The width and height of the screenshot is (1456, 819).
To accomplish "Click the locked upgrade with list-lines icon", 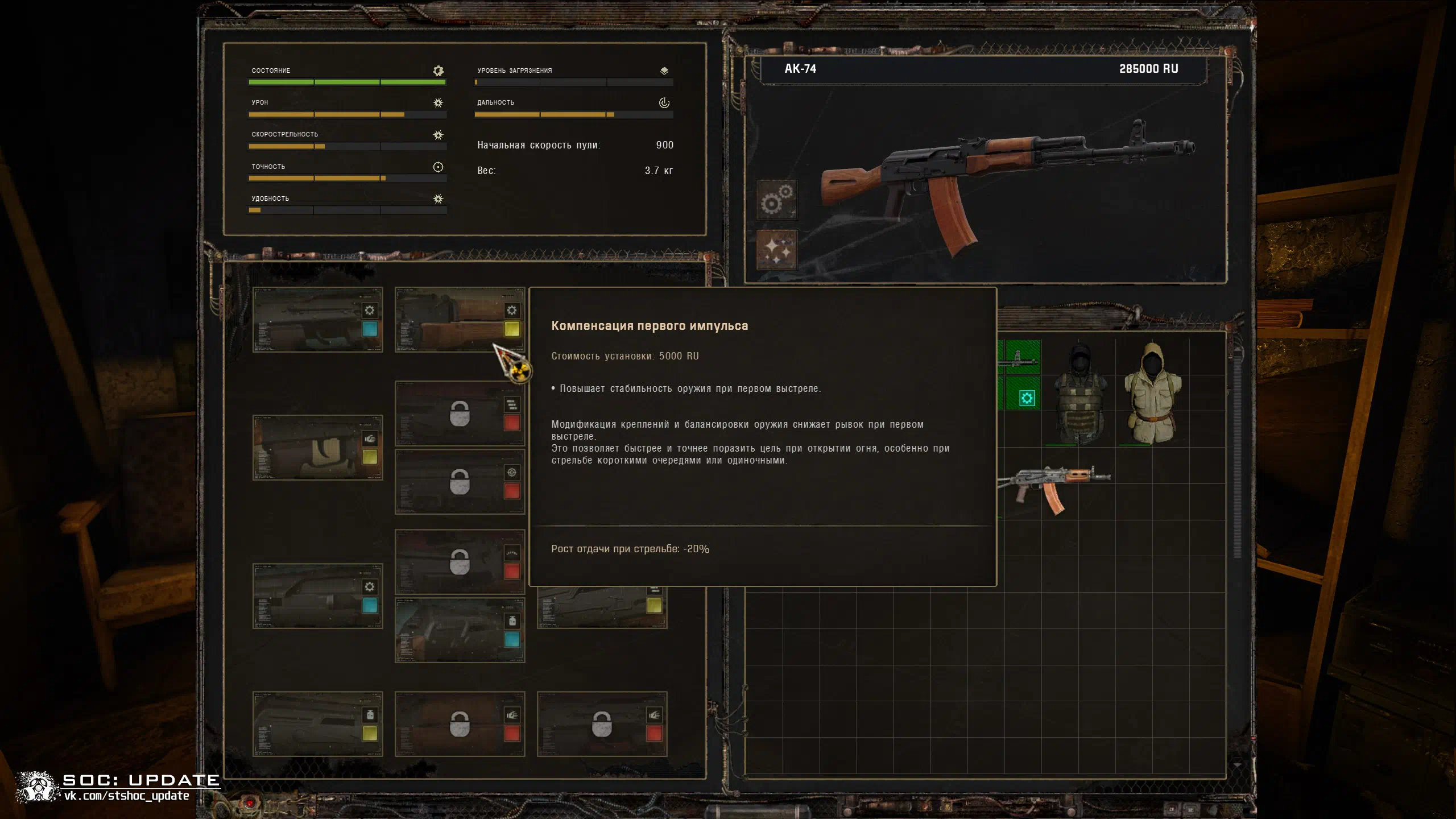I will [x=460, y=413].
